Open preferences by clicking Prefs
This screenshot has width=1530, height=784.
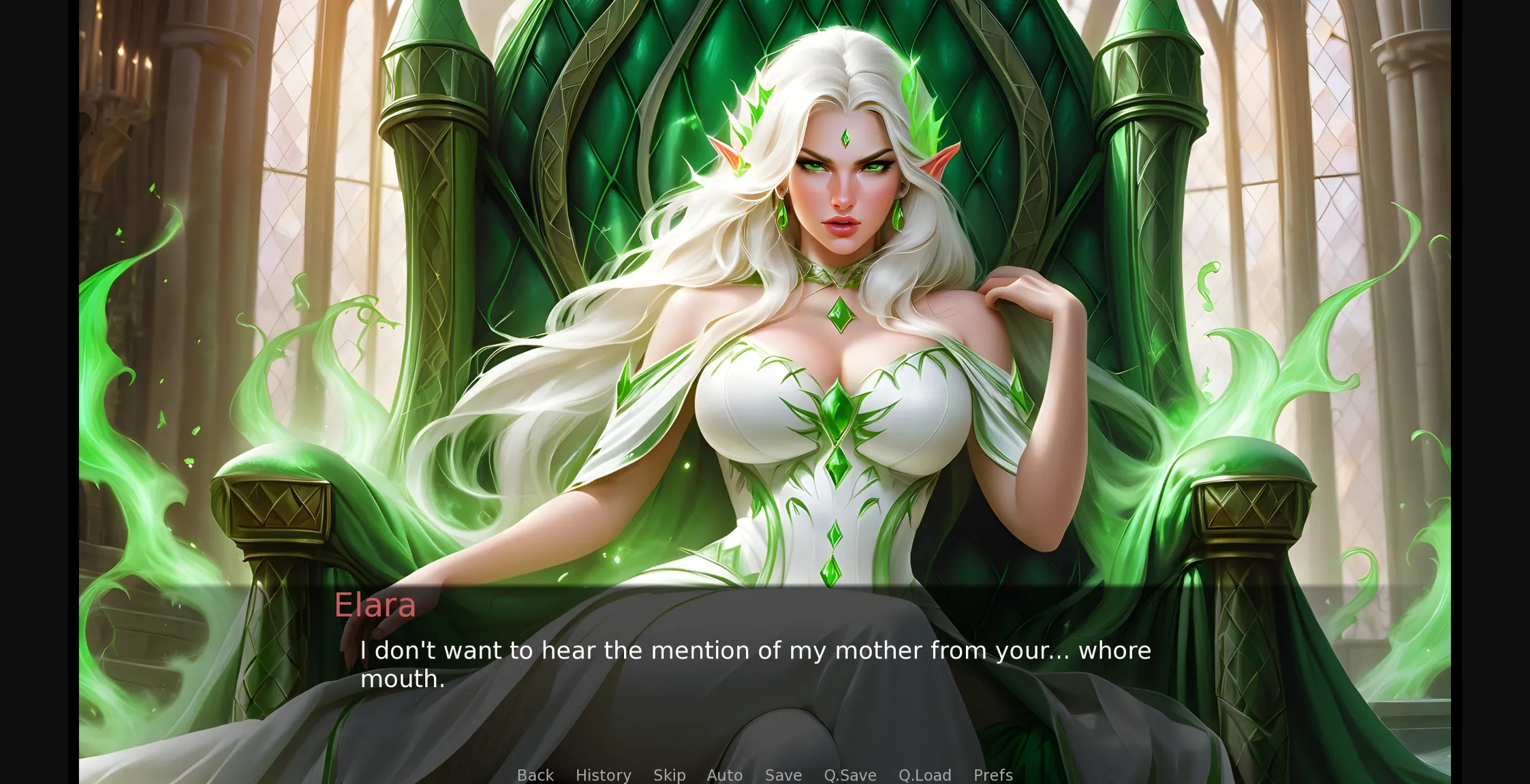click(993, 774)
